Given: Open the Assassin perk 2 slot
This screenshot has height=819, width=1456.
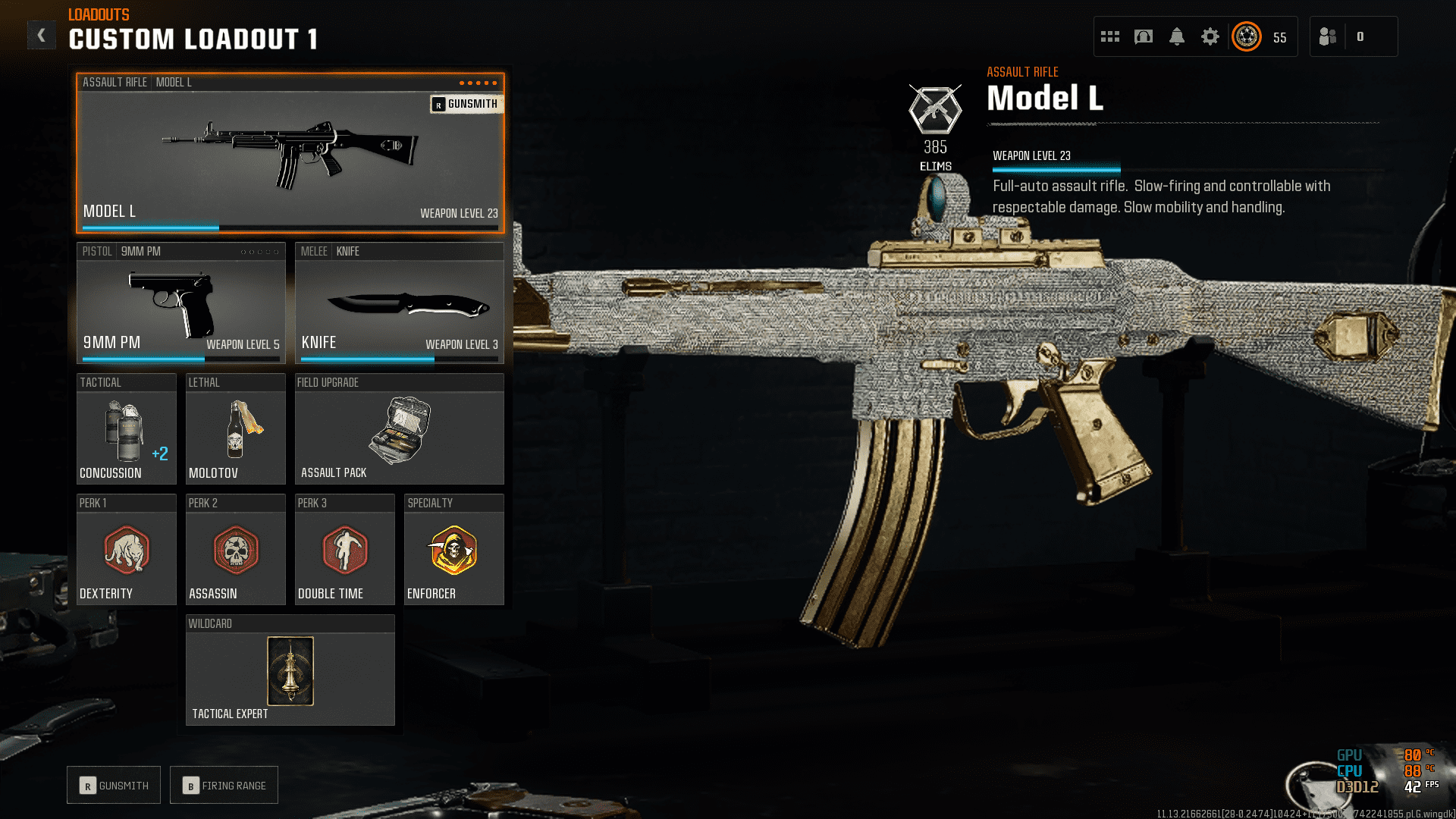Looking at the screenshot, I should [235, 550].
